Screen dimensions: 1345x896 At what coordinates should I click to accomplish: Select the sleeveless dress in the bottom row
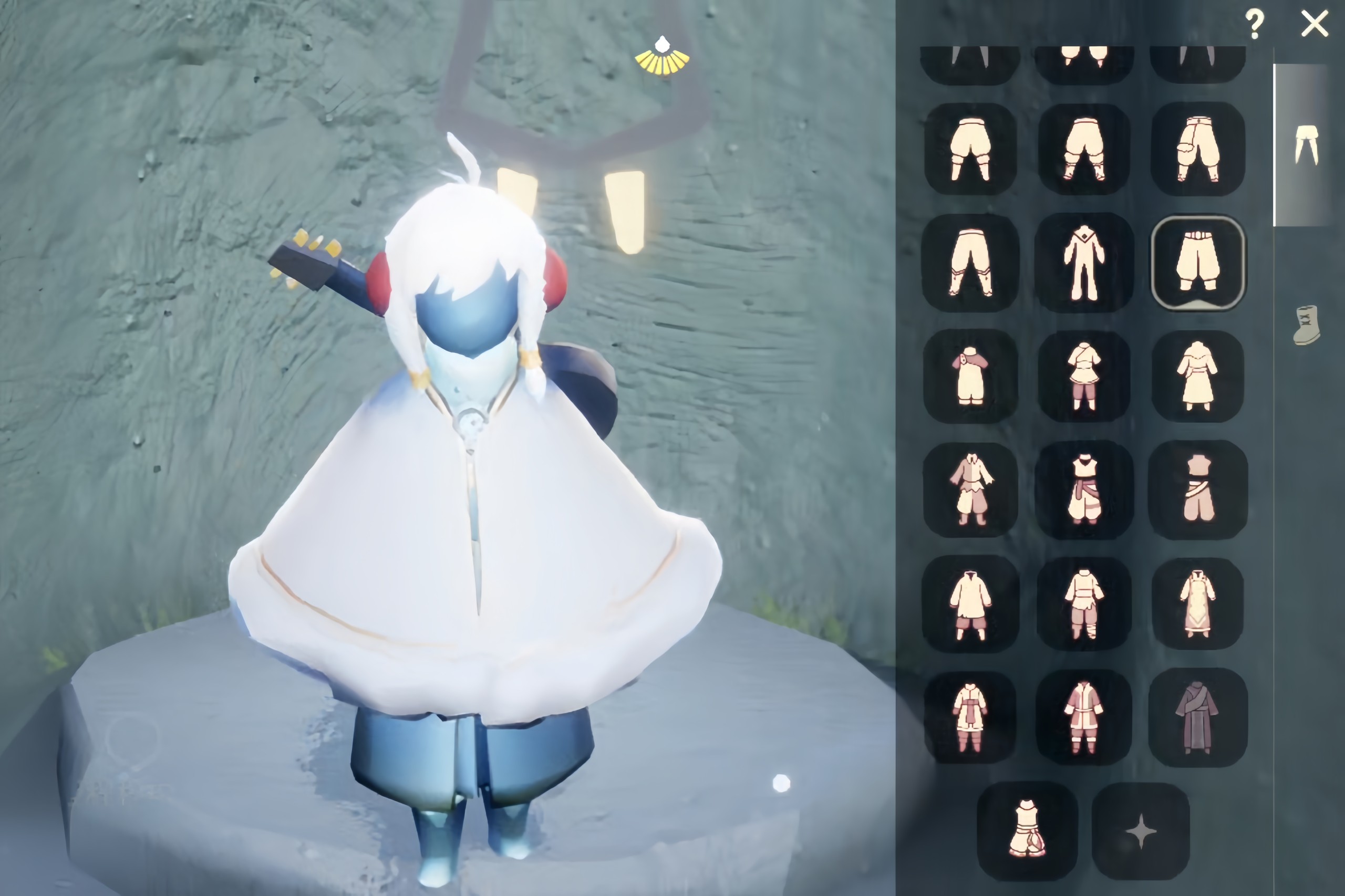1027,830
